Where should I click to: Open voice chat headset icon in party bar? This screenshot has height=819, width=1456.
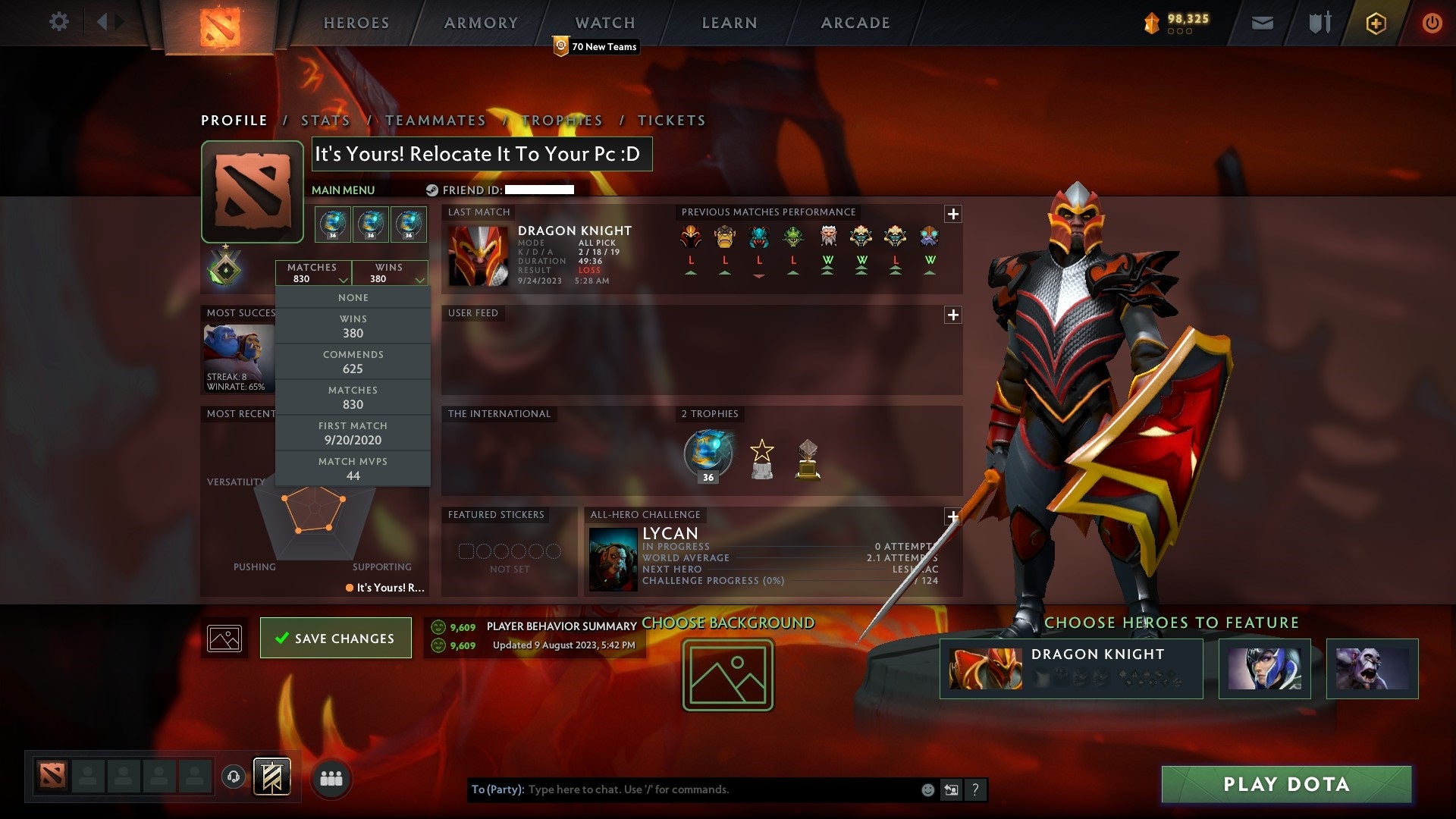tap(233, 777)
